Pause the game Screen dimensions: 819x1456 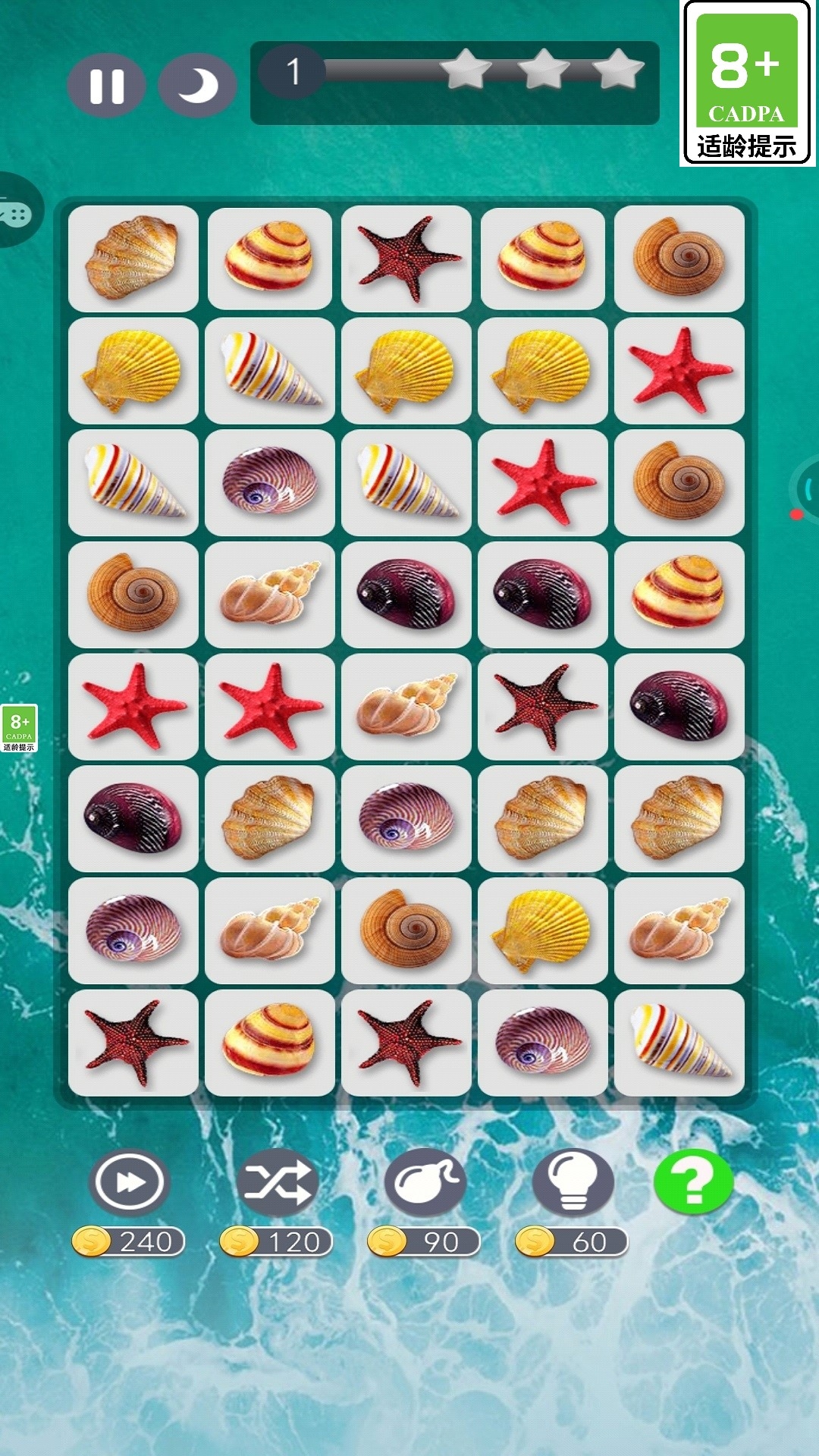point(106,86)
